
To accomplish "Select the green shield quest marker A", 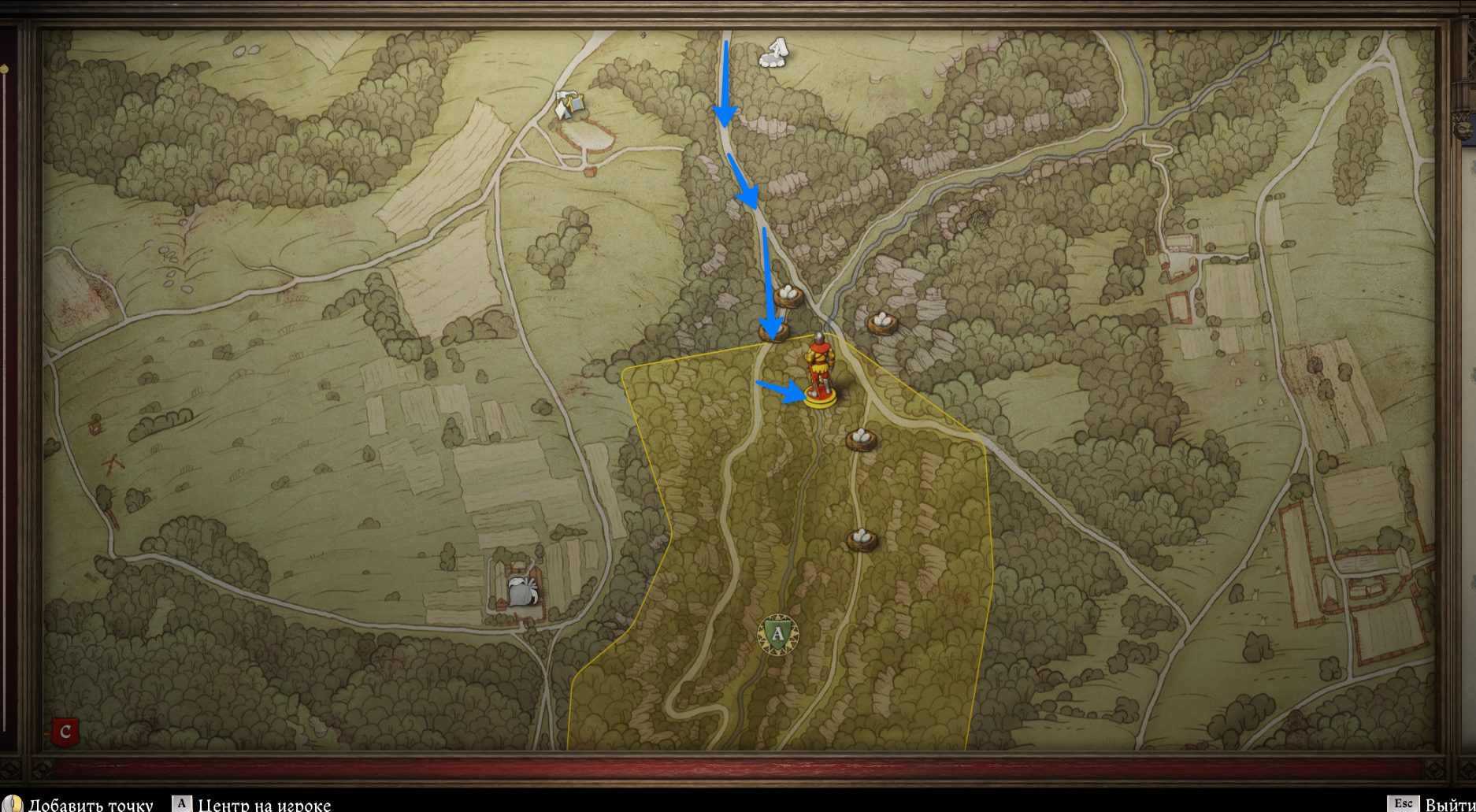I will [x=777, y=634].
